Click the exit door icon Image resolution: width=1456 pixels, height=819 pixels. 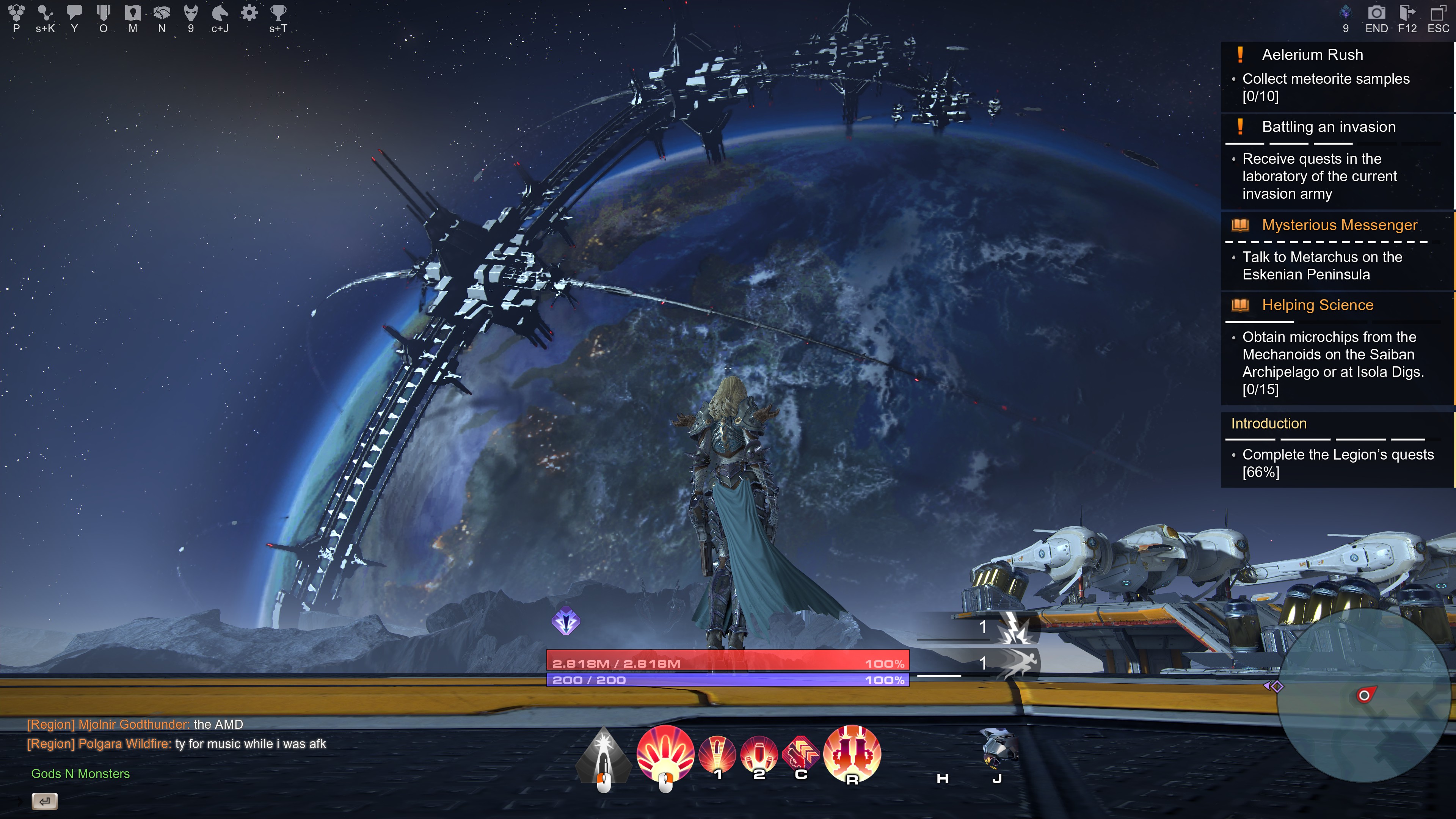[x=1407, y=13]
